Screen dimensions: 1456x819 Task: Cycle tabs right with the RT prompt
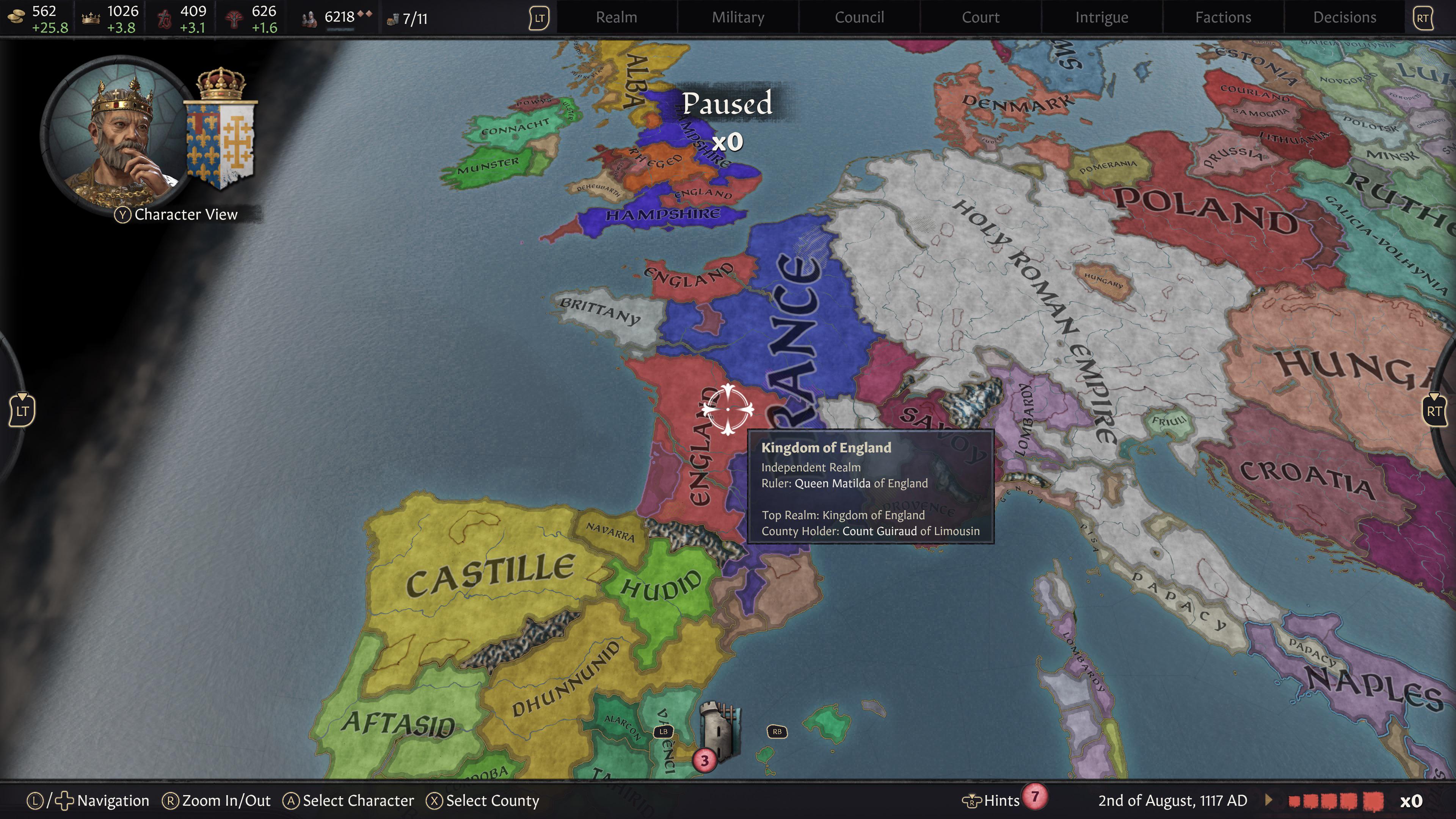[1423, 17]
